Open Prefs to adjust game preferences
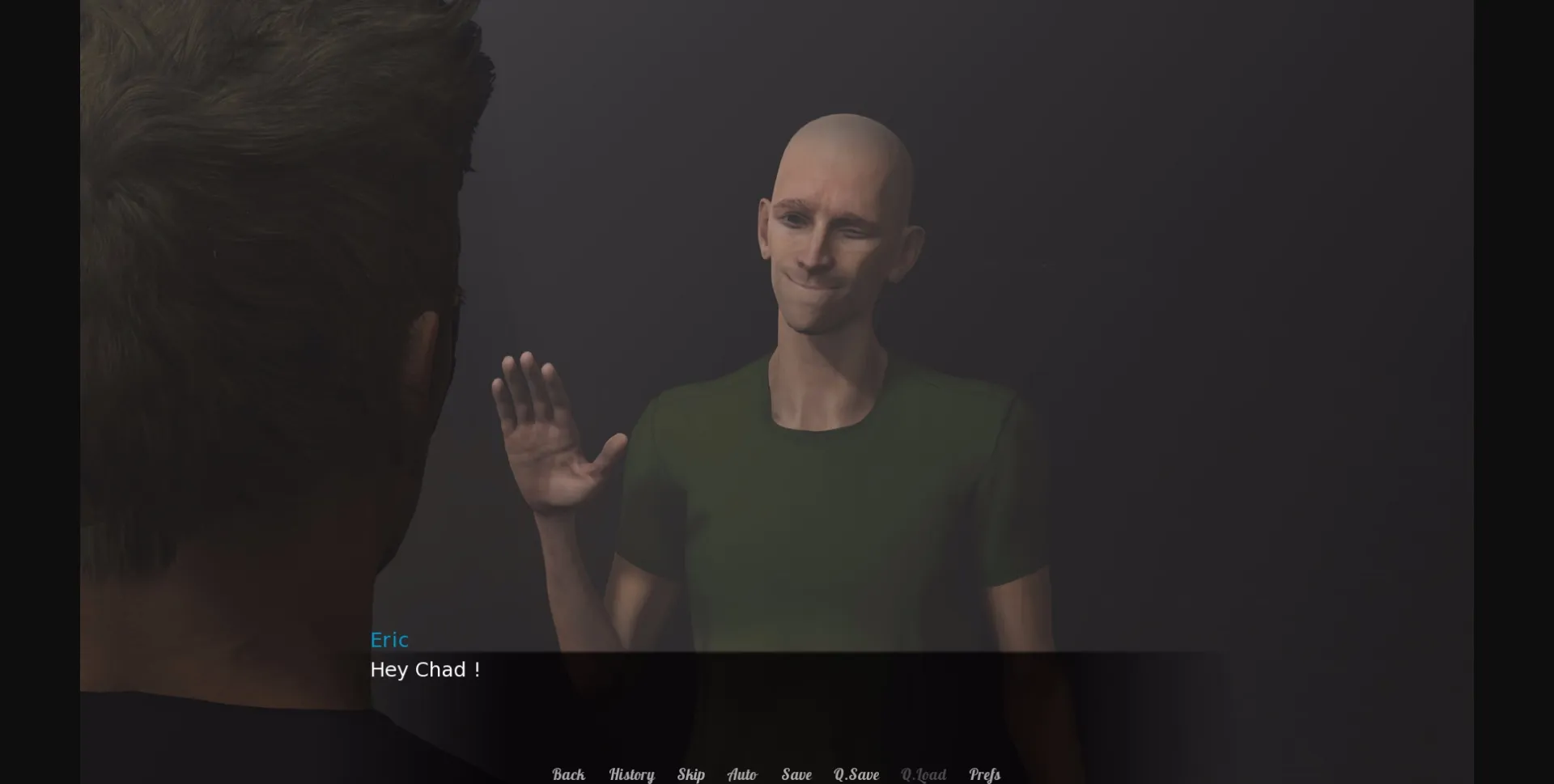The width and height of the screenshot is (1554, 784). pos(984,774)
